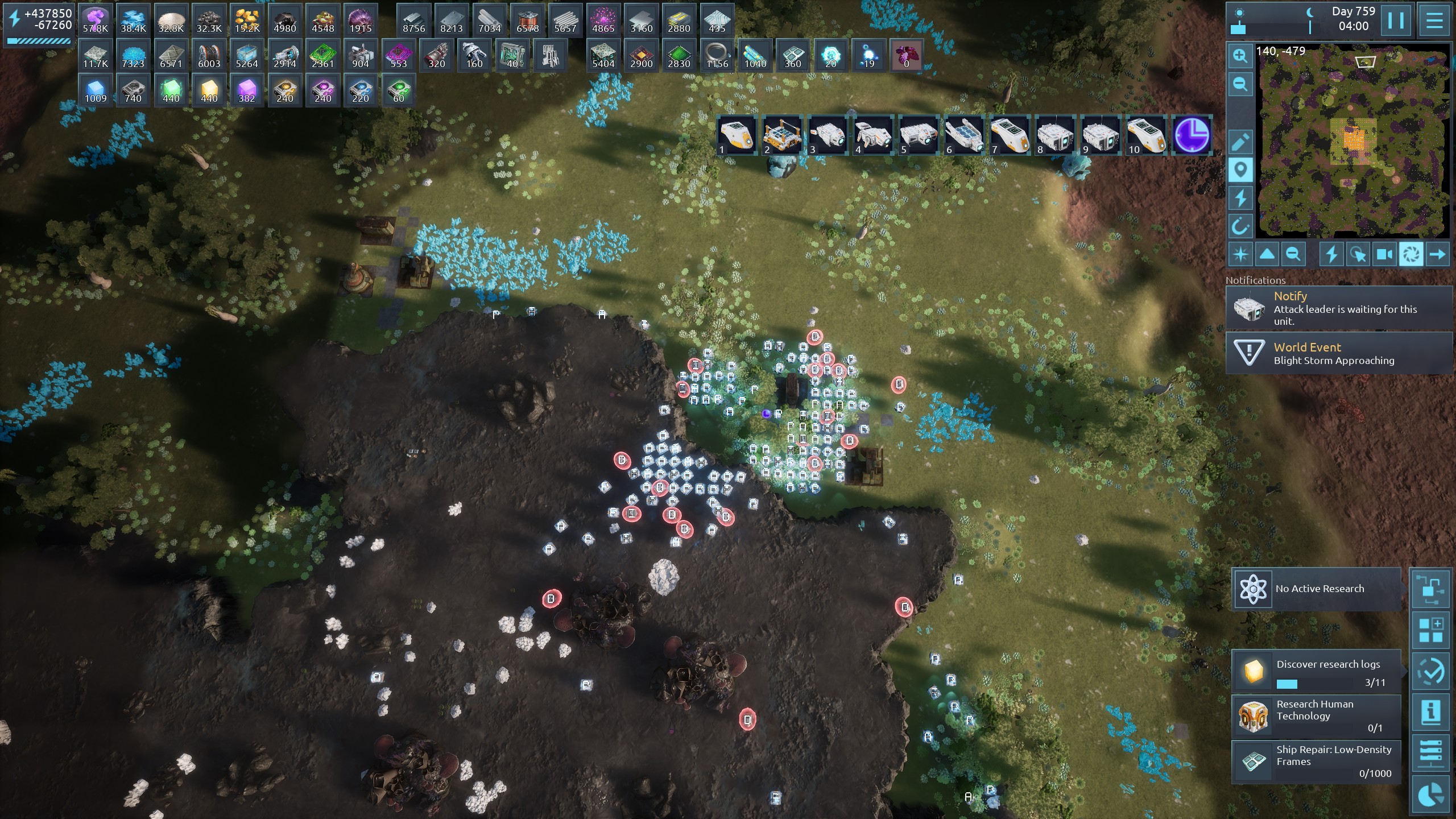Select unit slot number 2 in the hotbar

pos(782,135)
